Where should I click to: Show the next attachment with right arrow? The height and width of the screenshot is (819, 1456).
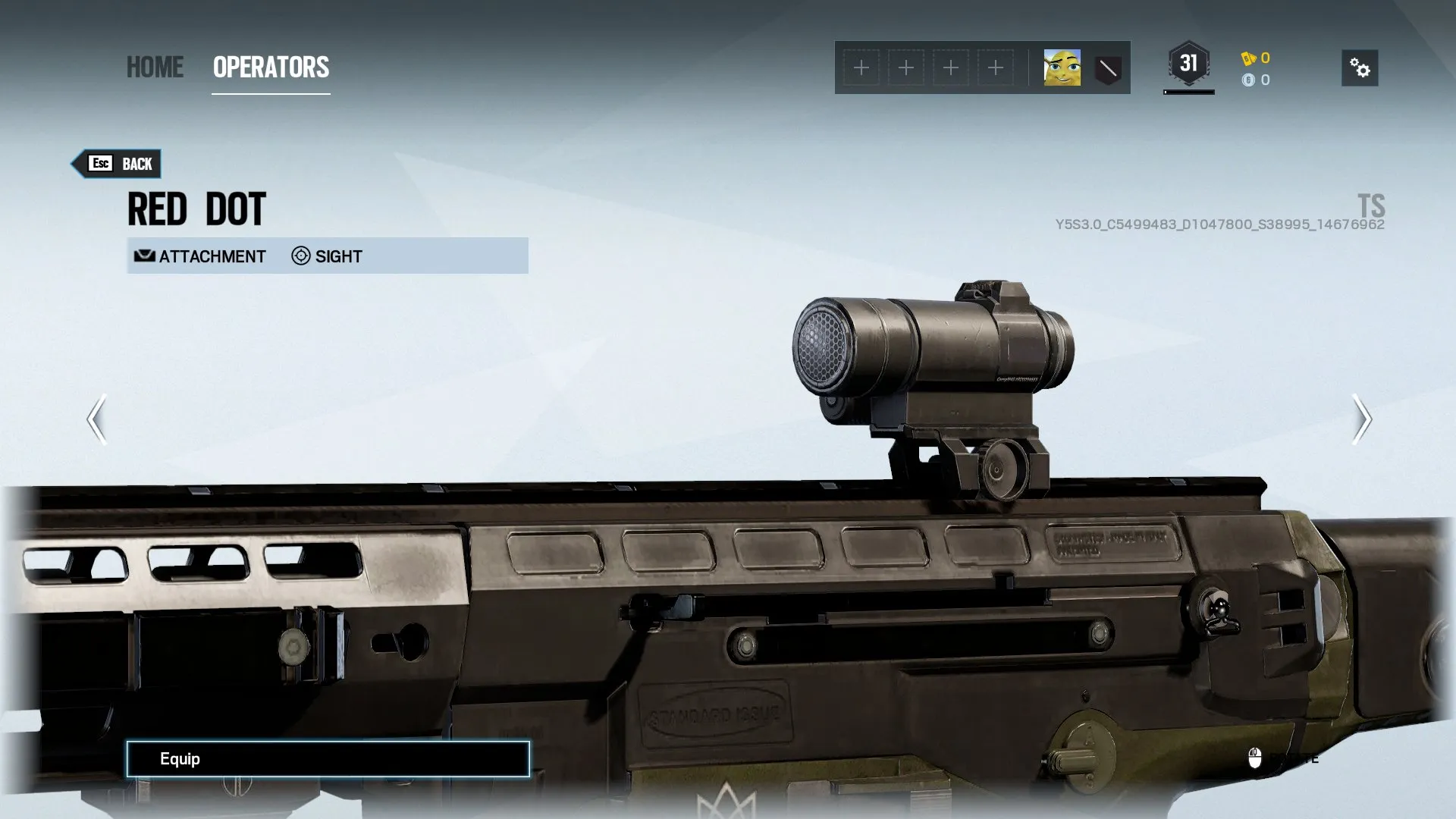pyautogui.click(x=1361, y=419)
